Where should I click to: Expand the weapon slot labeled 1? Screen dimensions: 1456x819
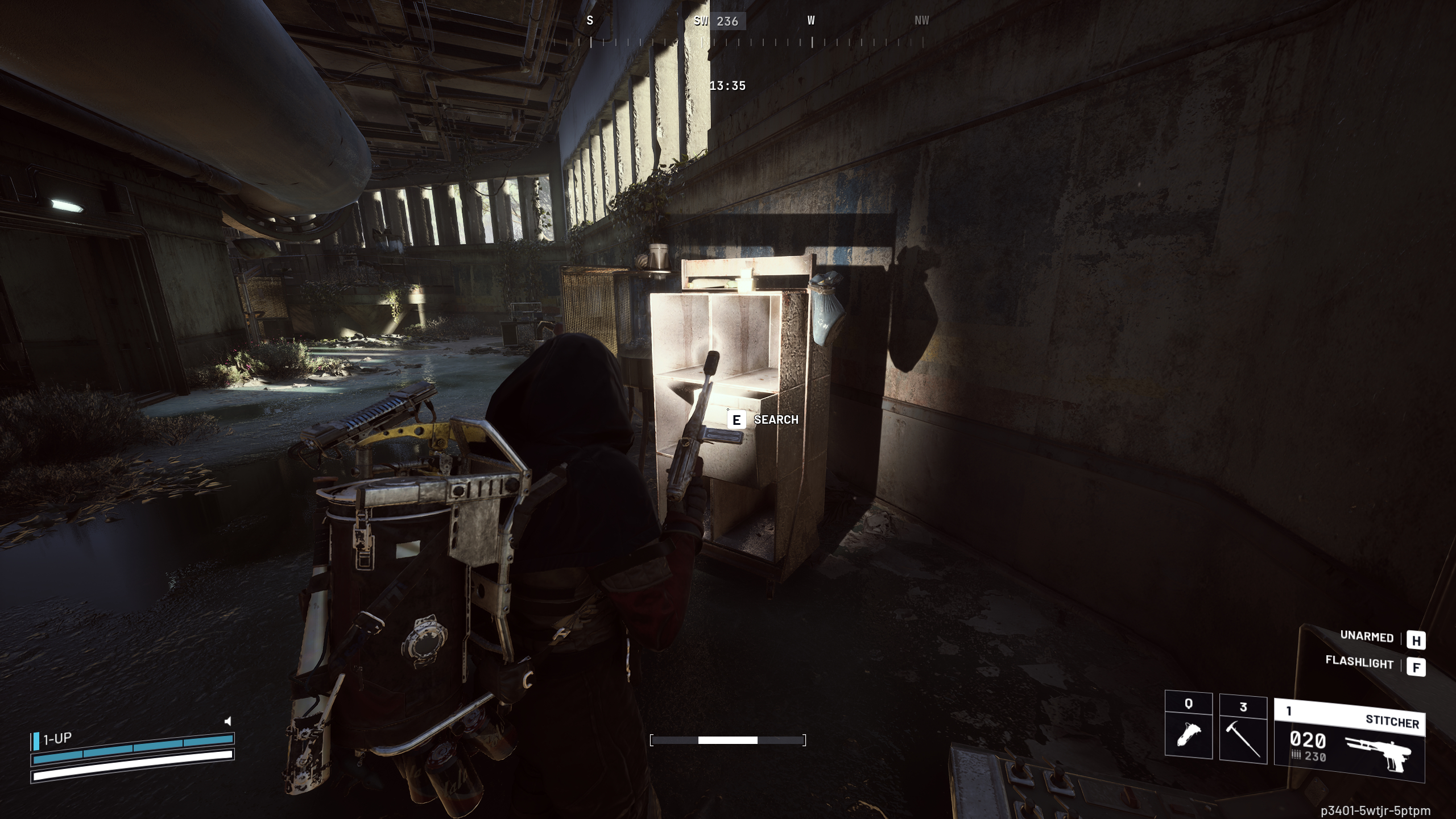pos(1289,710)
